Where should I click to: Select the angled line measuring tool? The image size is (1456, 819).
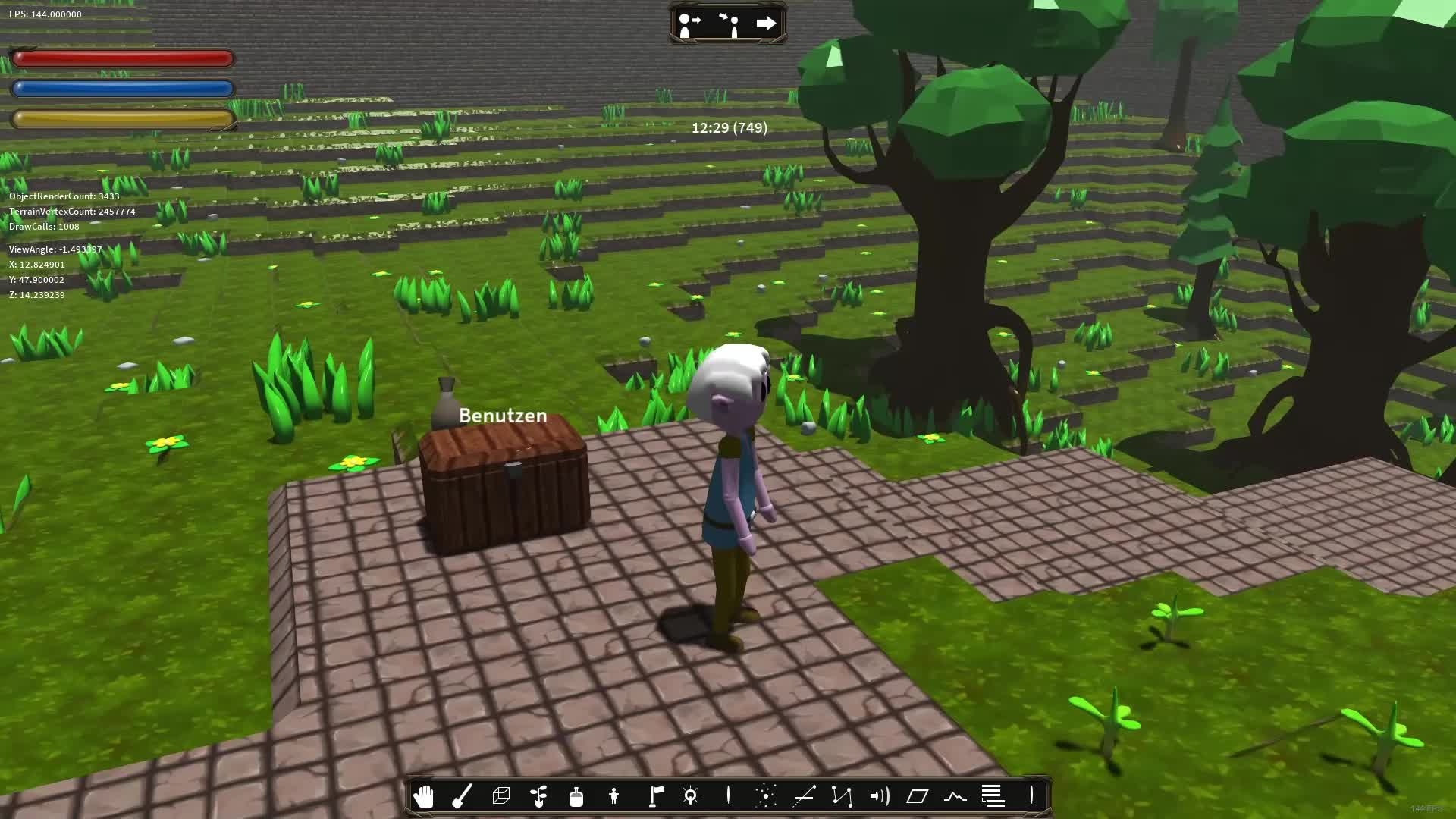point(805,795)
